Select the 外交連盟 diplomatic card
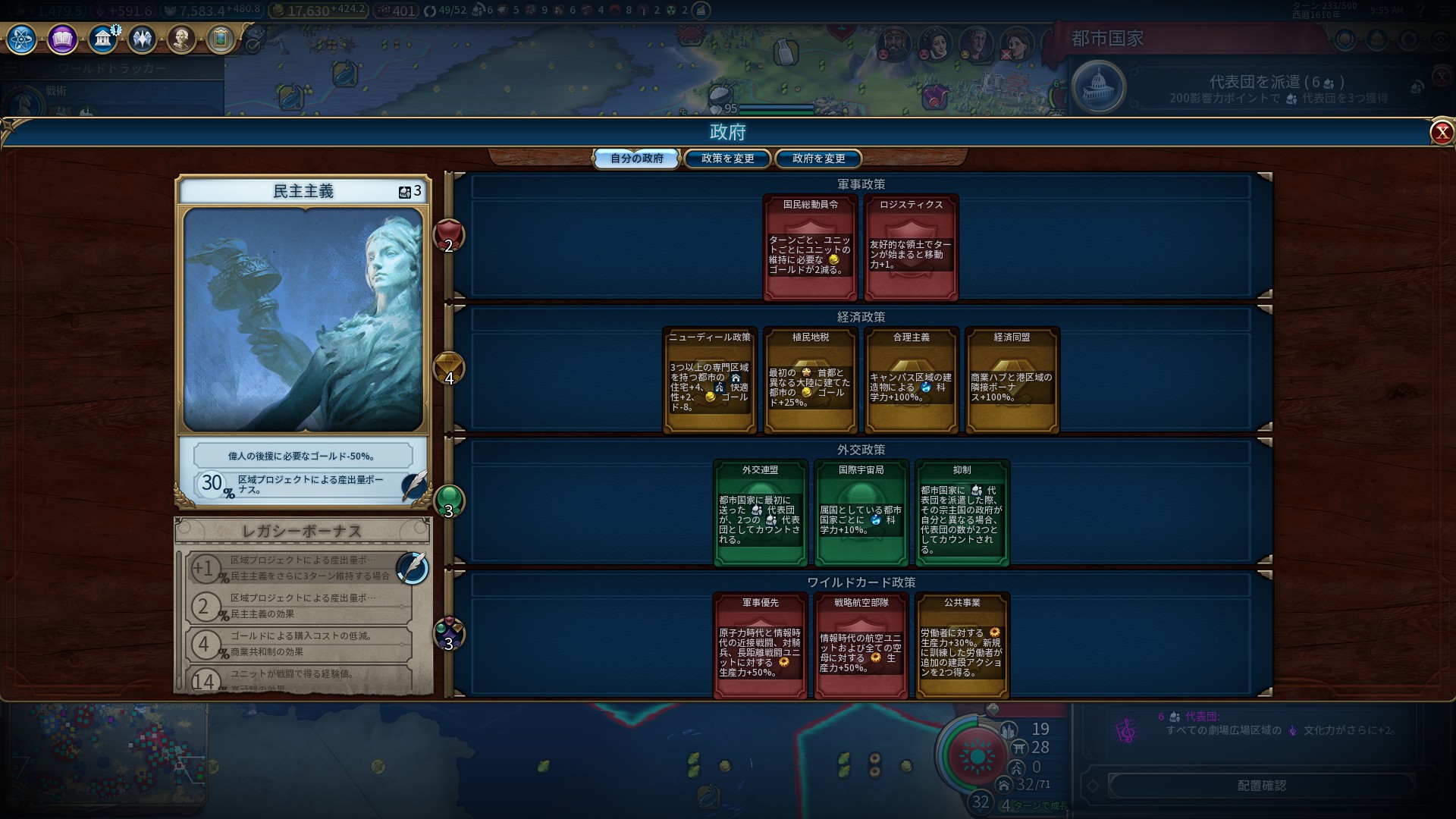 [761, 513]
